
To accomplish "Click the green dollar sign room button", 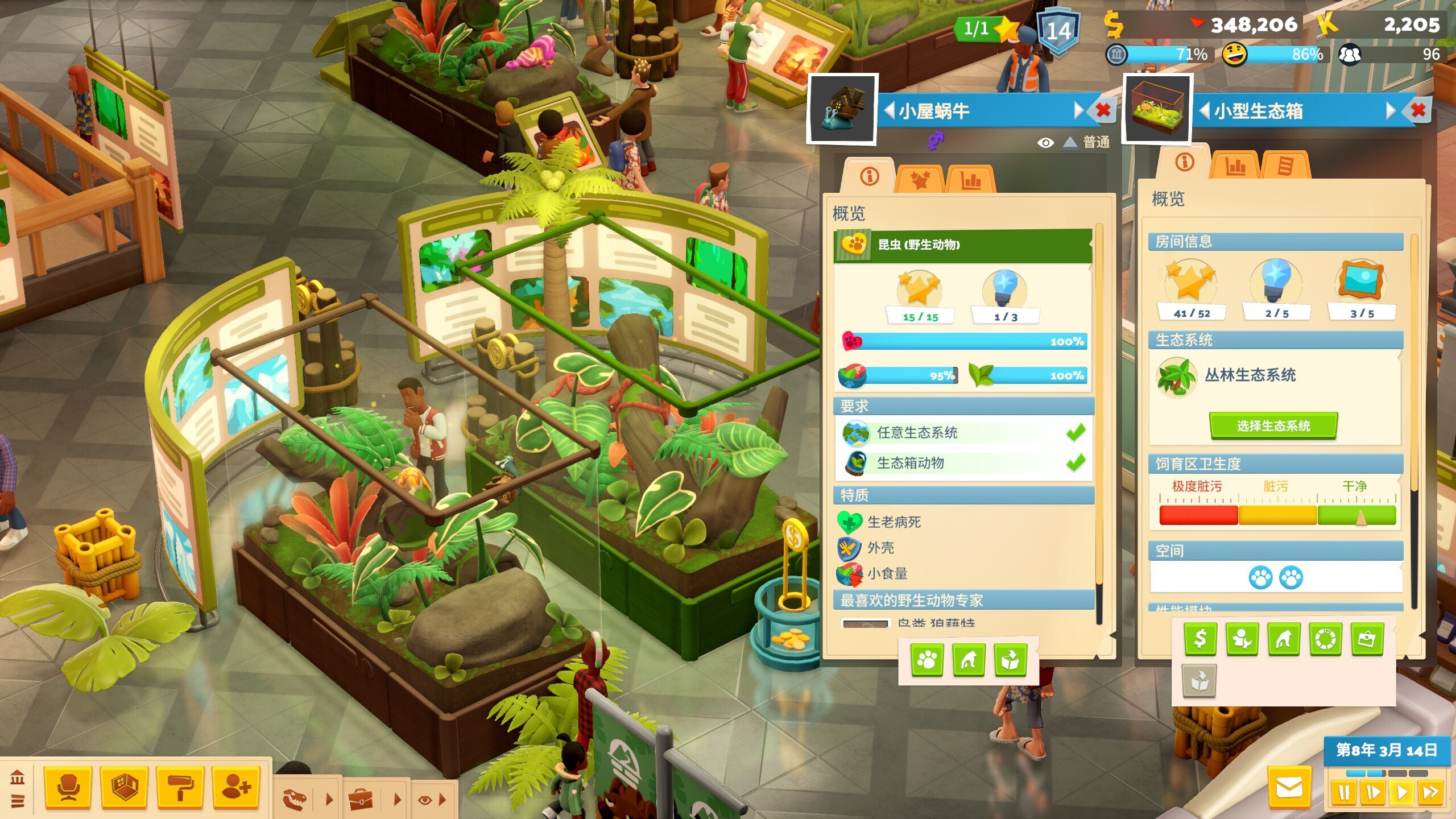I will (1200, 639).
